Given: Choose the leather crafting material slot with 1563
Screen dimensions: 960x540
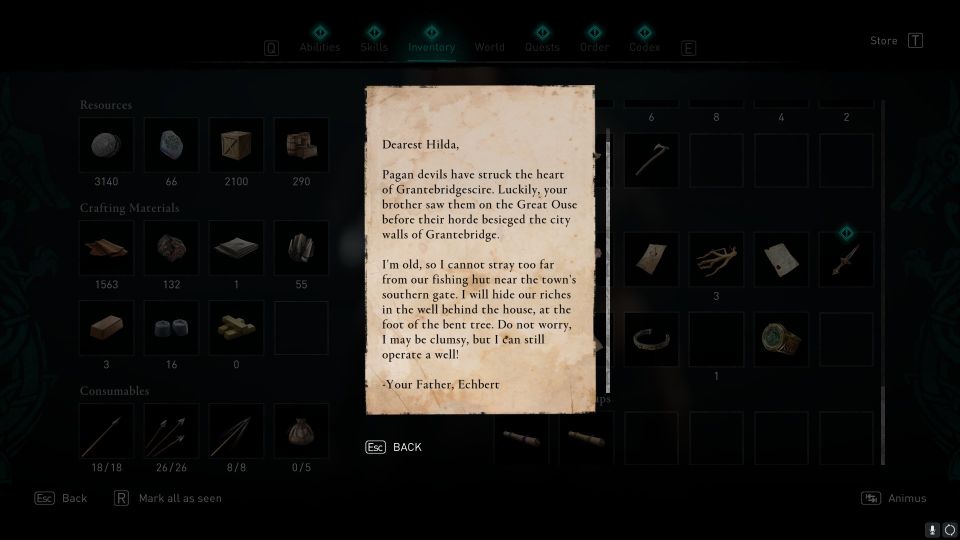Looking at the screenshot, I should click(107, 248).
